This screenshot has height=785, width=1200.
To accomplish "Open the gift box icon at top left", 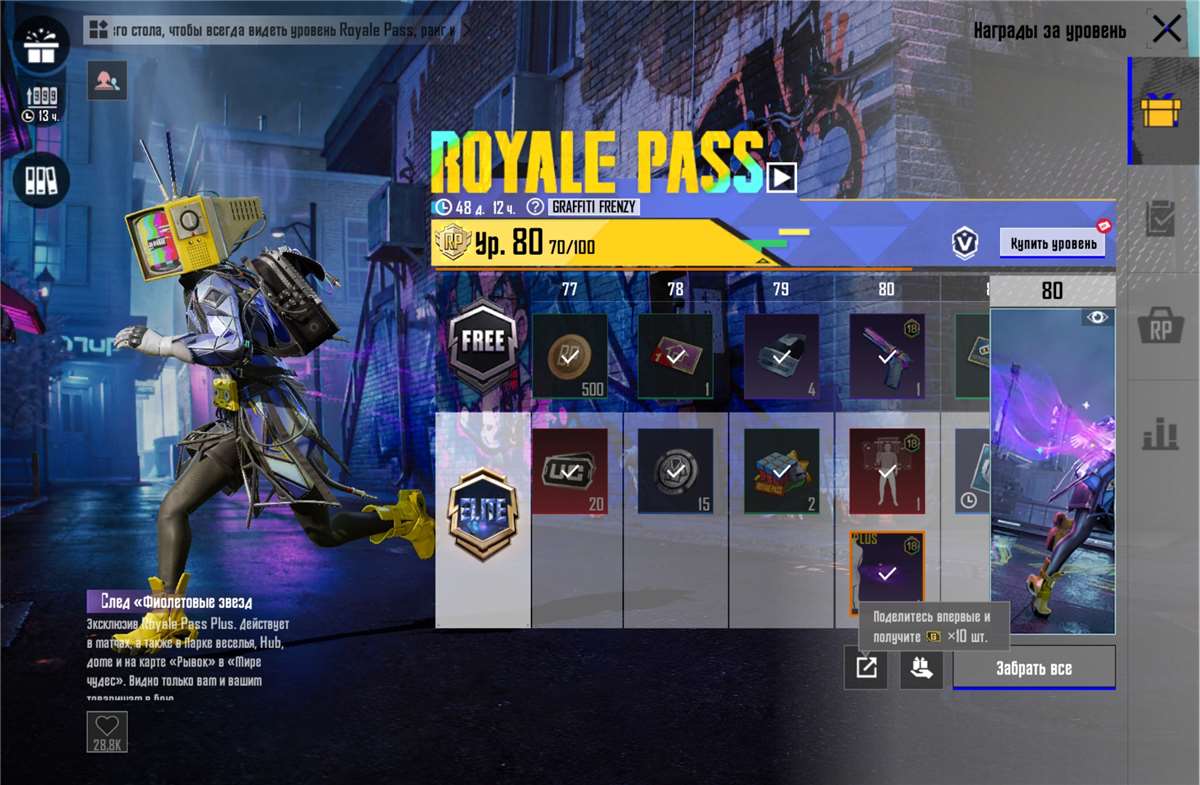I will coord(41,45).
